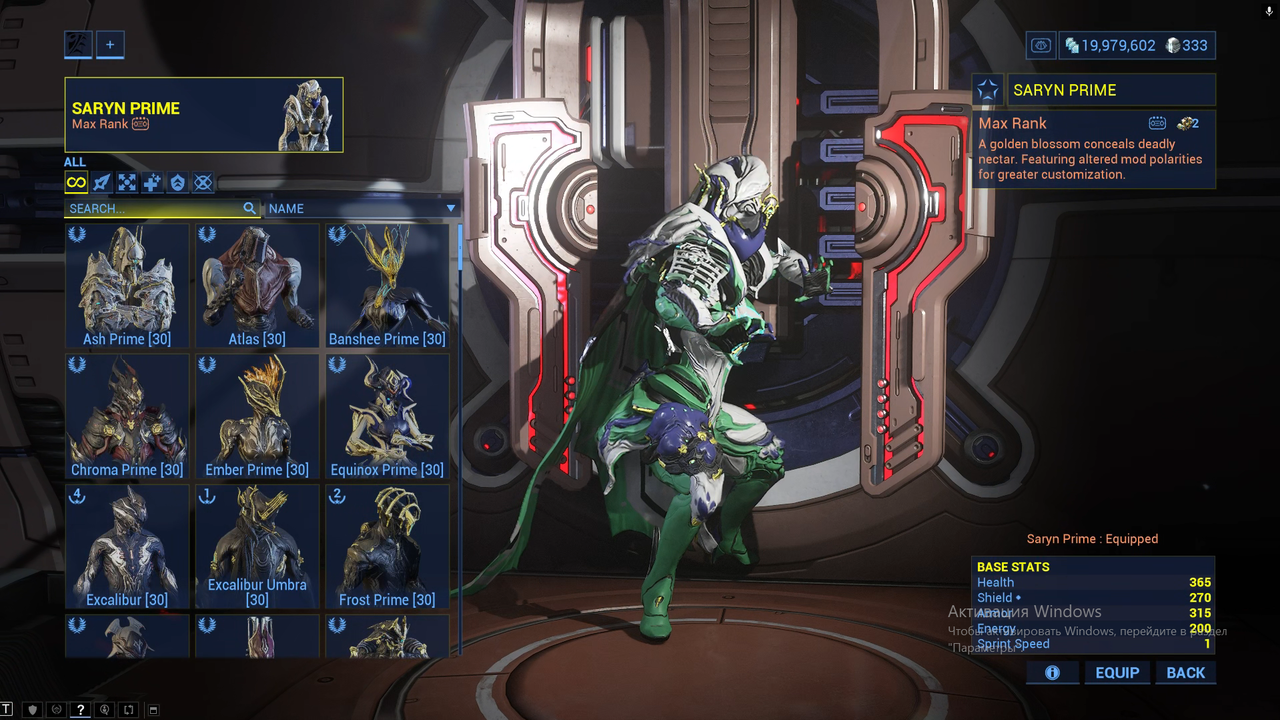The height and width of the screenshot is (720, 1280).
Task: Add a loadout with the plus button
Action: (110, 44)
